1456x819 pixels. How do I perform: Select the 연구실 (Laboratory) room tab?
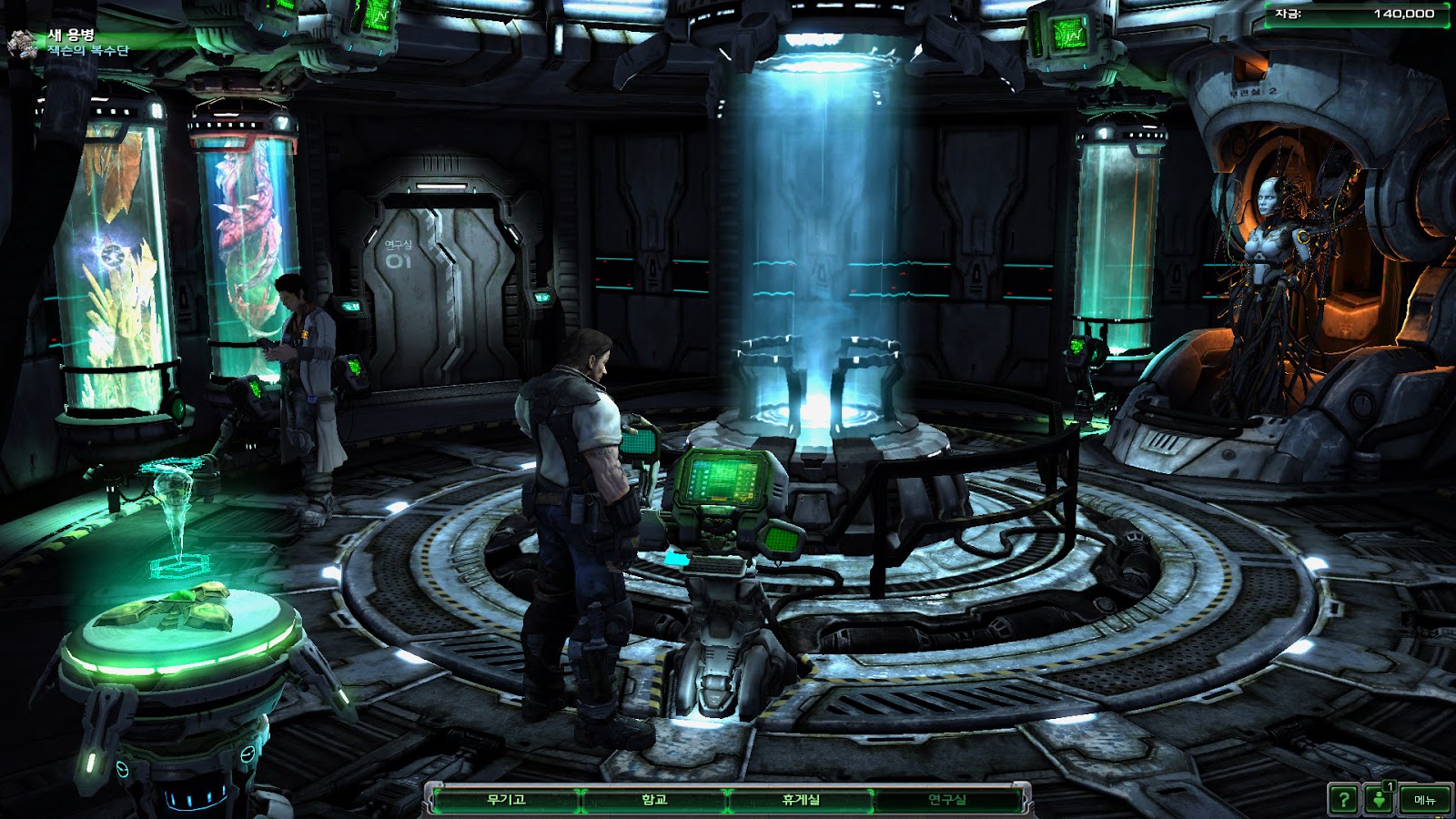947,800
